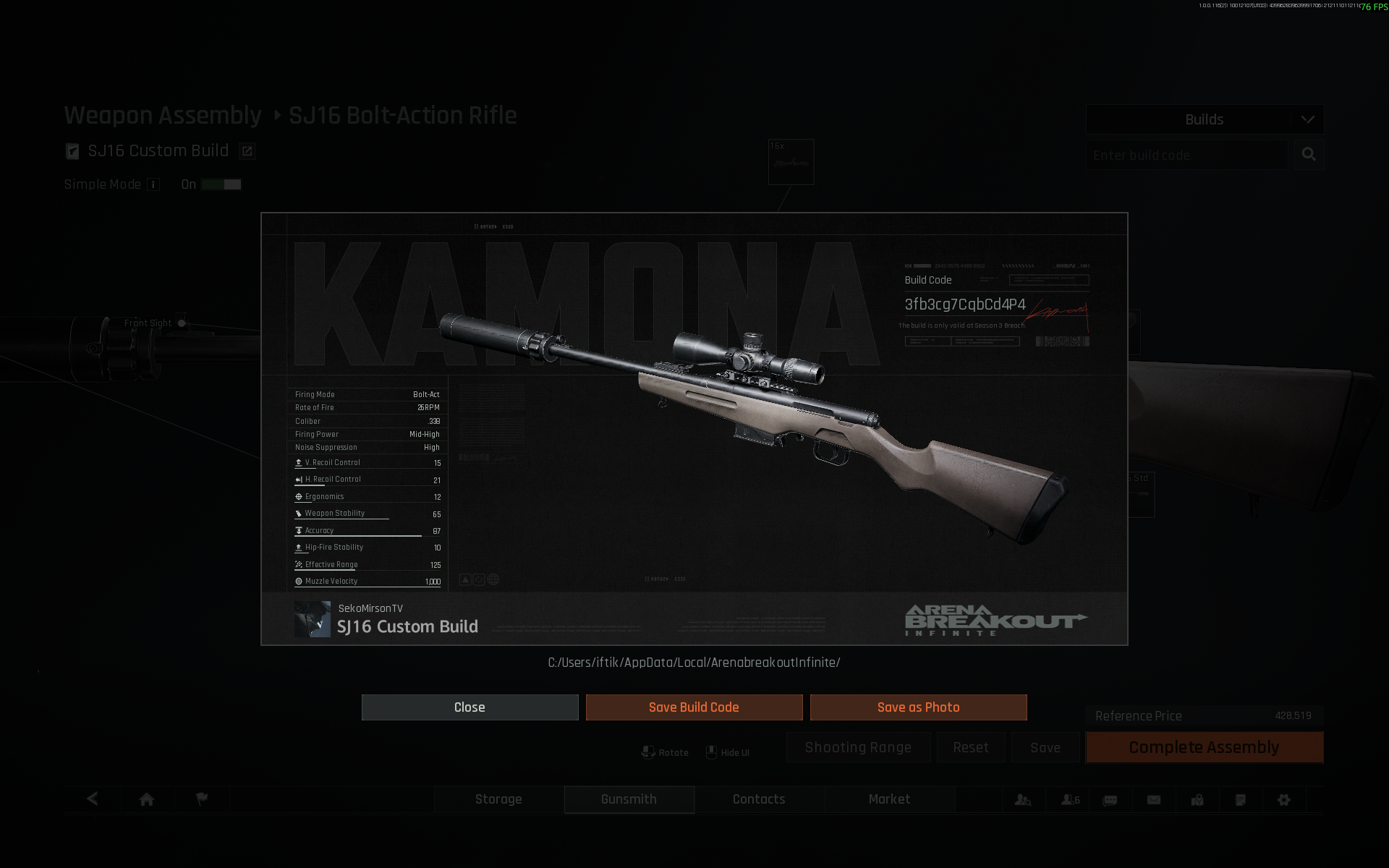Open the Gunsmith tab
The height and width of the screenshot is (868, 1389).
pyautogui.click(x=629, y=799)
